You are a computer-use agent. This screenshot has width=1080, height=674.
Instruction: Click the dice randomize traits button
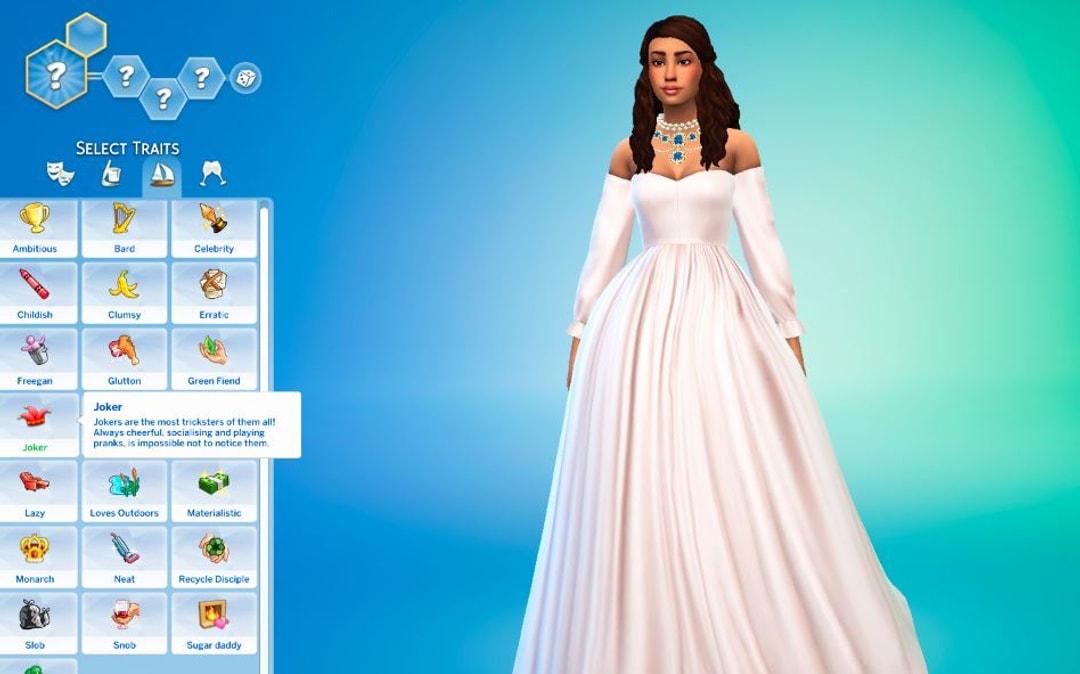[245, 77]
